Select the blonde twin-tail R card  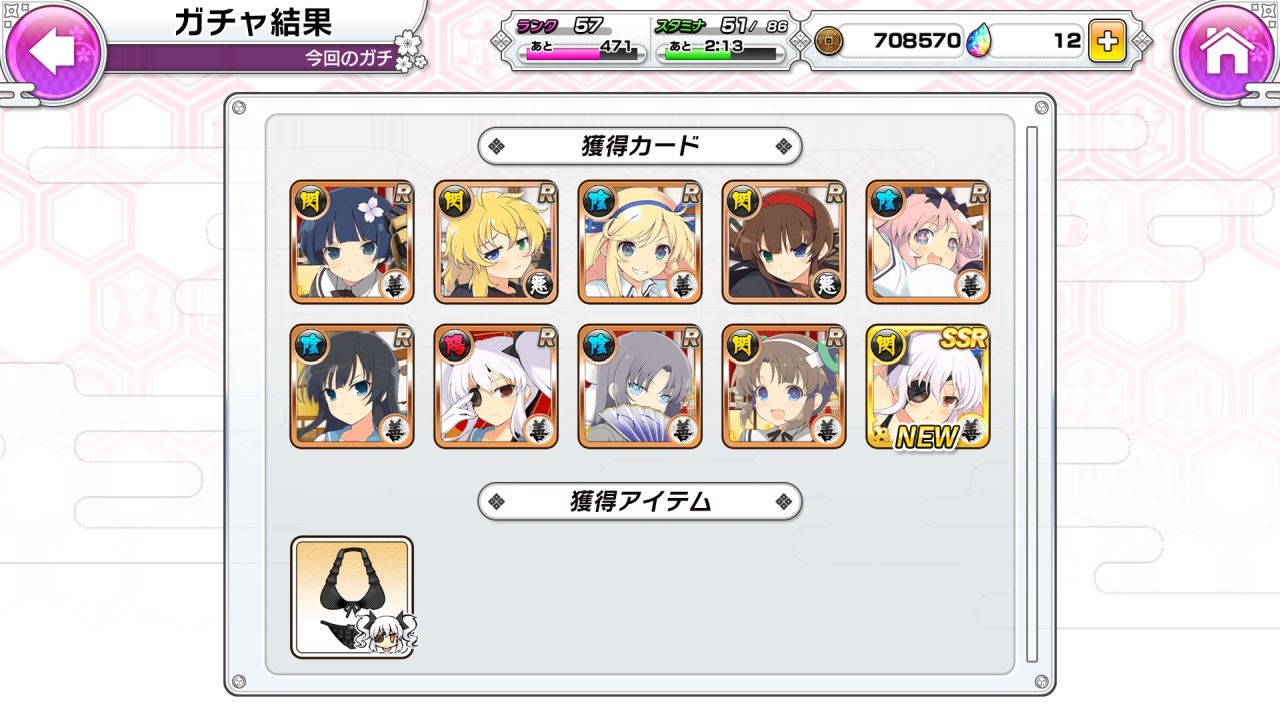coord(639,240)
